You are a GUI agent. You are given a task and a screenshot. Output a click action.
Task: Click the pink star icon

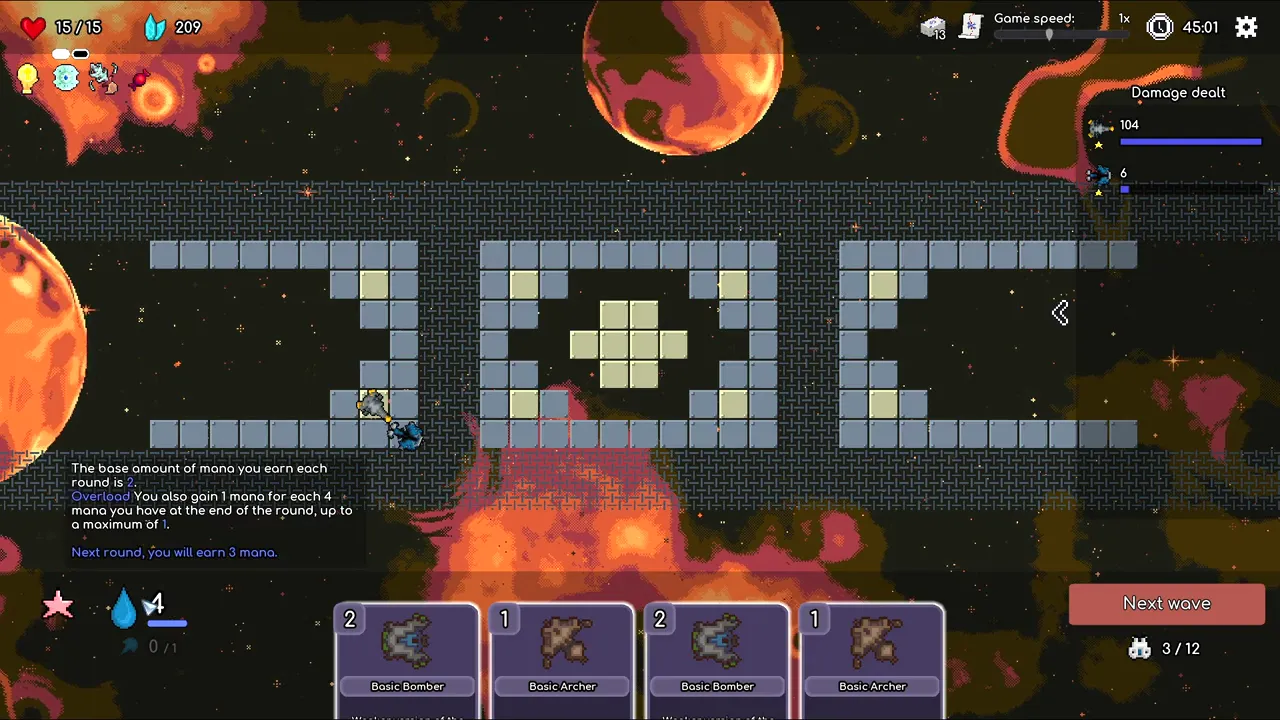(58, 604)
